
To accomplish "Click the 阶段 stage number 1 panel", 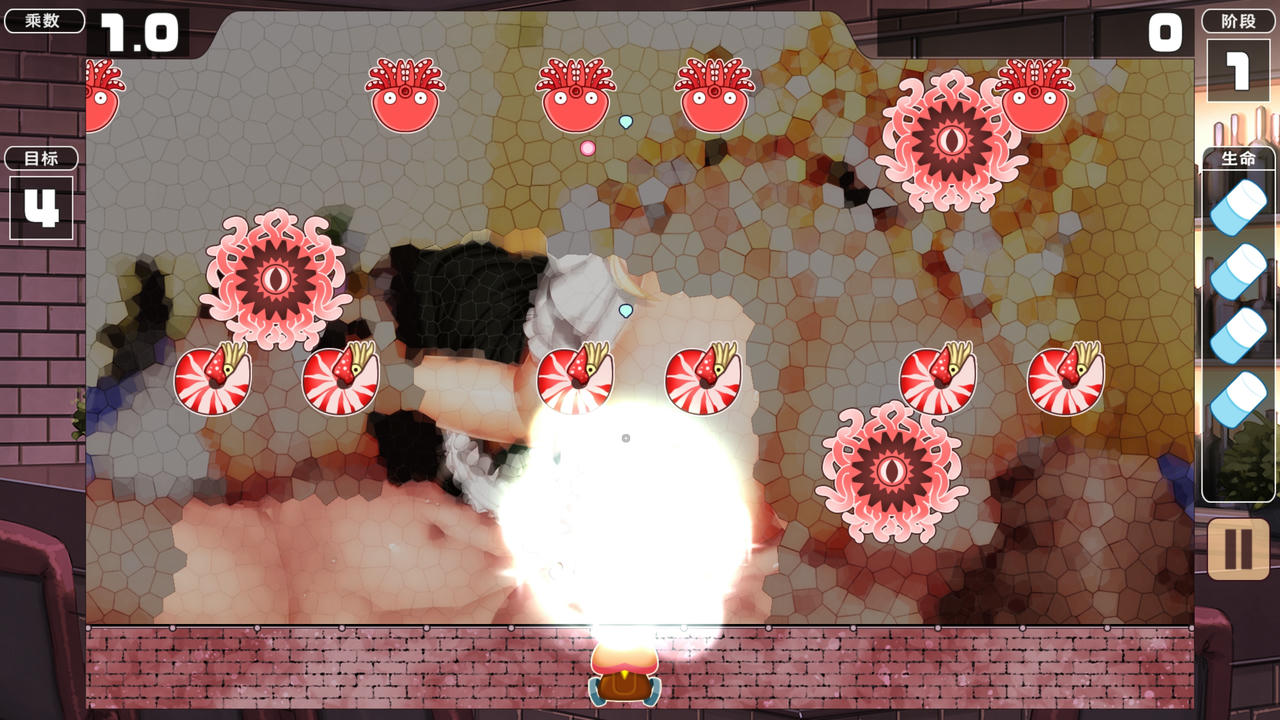I will [1238, 70].
